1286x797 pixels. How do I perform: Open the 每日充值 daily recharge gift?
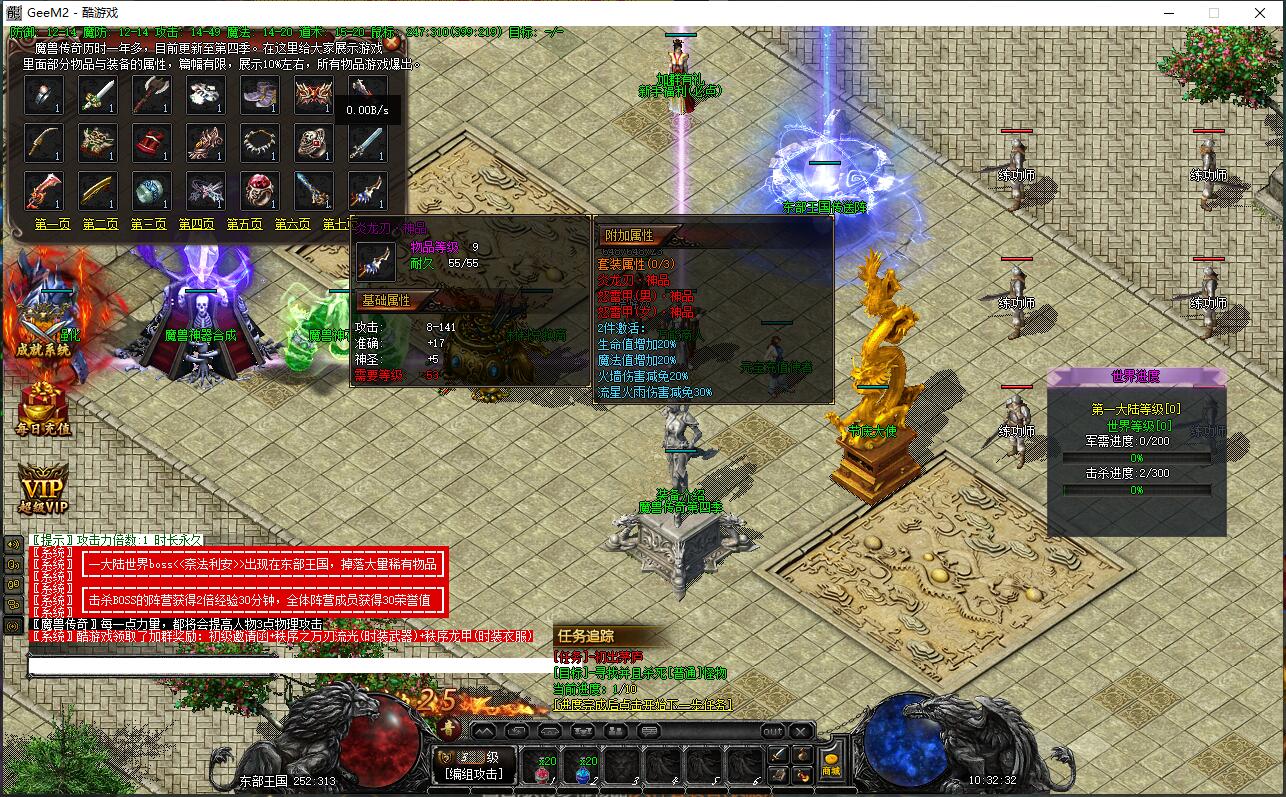tap(43, 410)
